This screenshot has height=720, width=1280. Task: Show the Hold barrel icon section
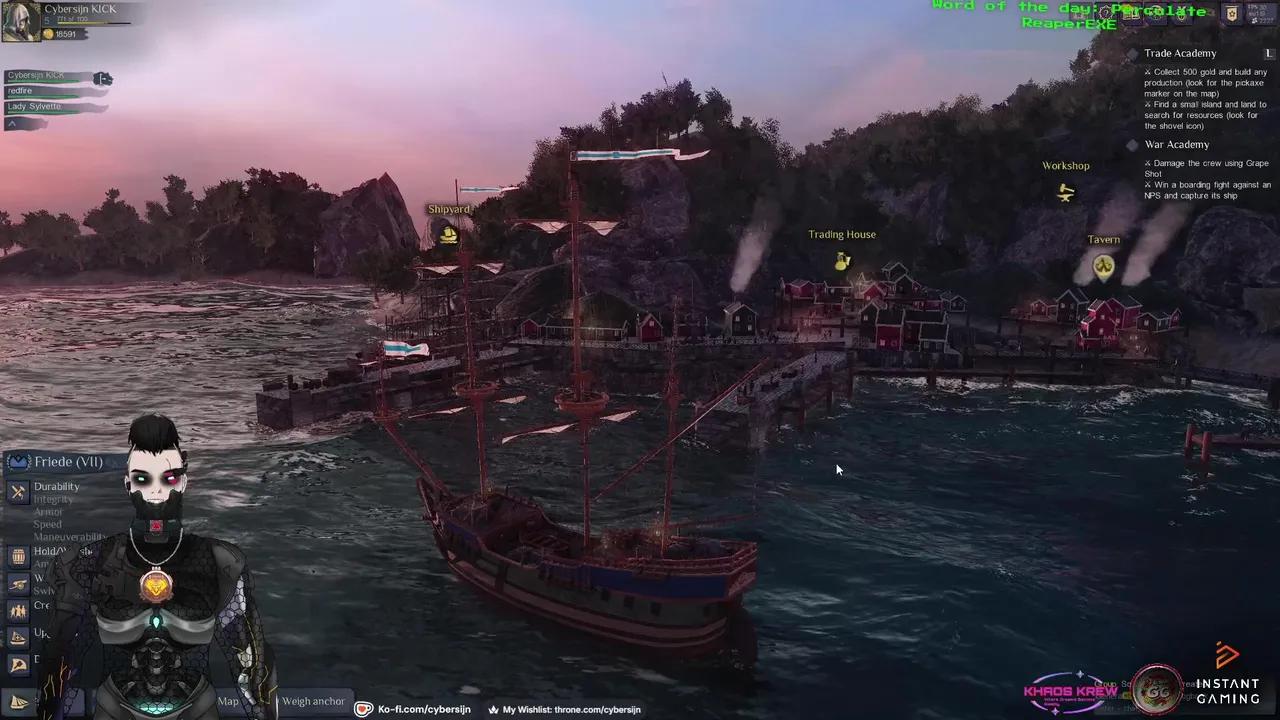tap(18, 556)
